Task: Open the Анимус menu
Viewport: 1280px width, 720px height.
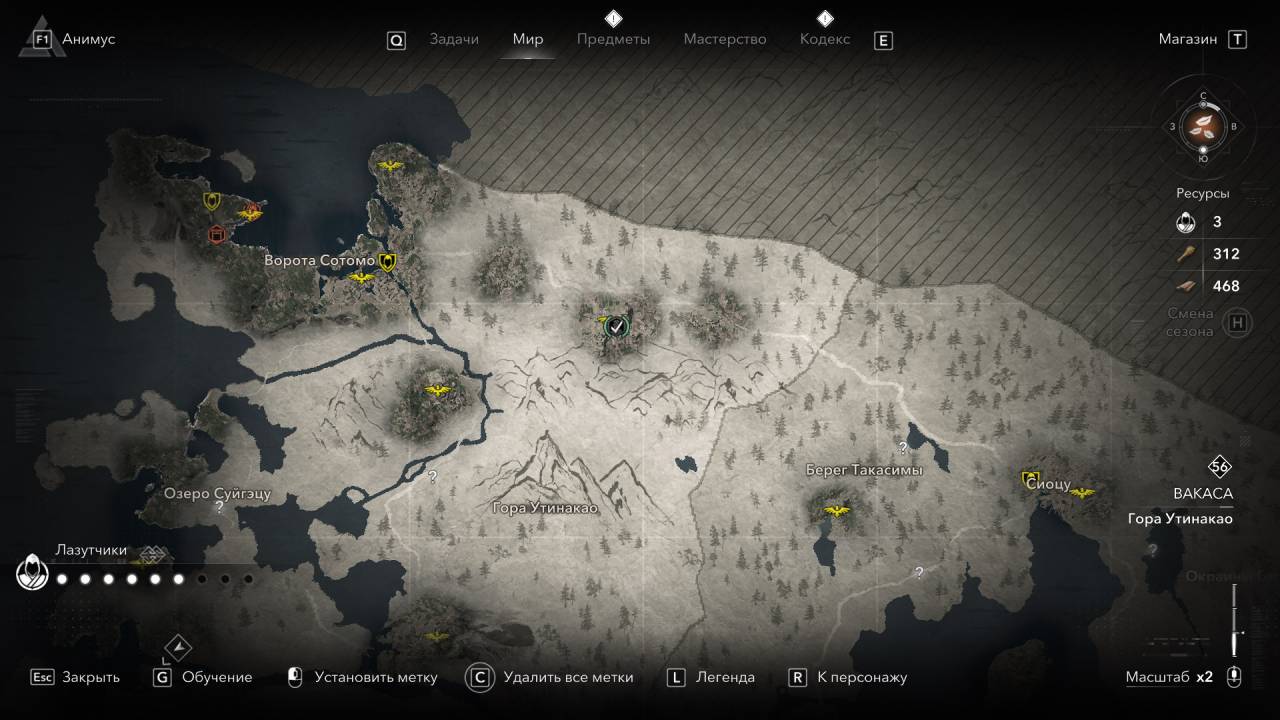Action: (x=88, y=39)
